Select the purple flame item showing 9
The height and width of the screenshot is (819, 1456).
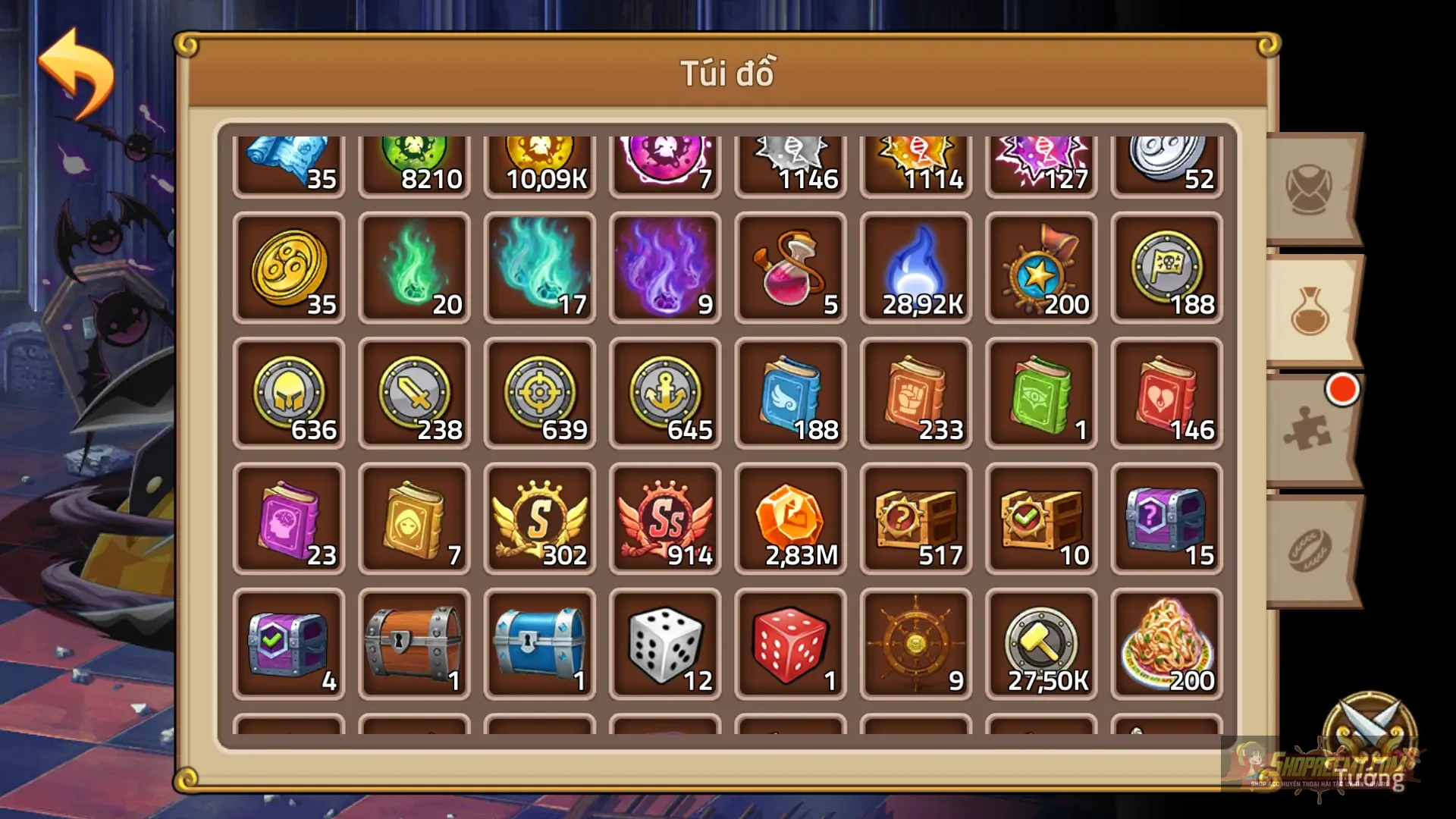coord(664,267)
